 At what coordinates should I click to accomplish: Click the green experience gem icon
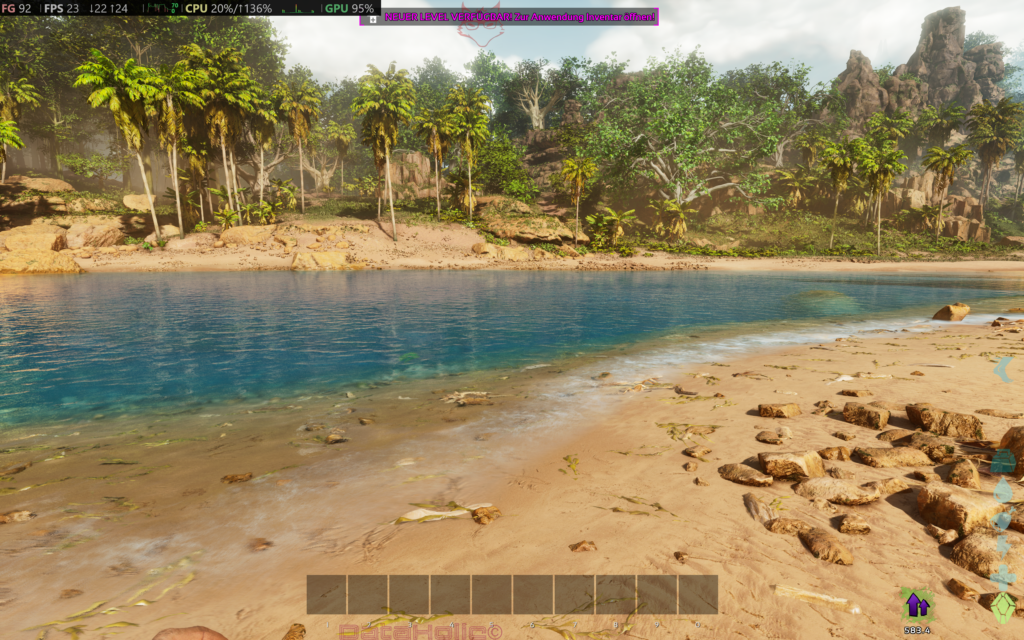(1003, 606)
